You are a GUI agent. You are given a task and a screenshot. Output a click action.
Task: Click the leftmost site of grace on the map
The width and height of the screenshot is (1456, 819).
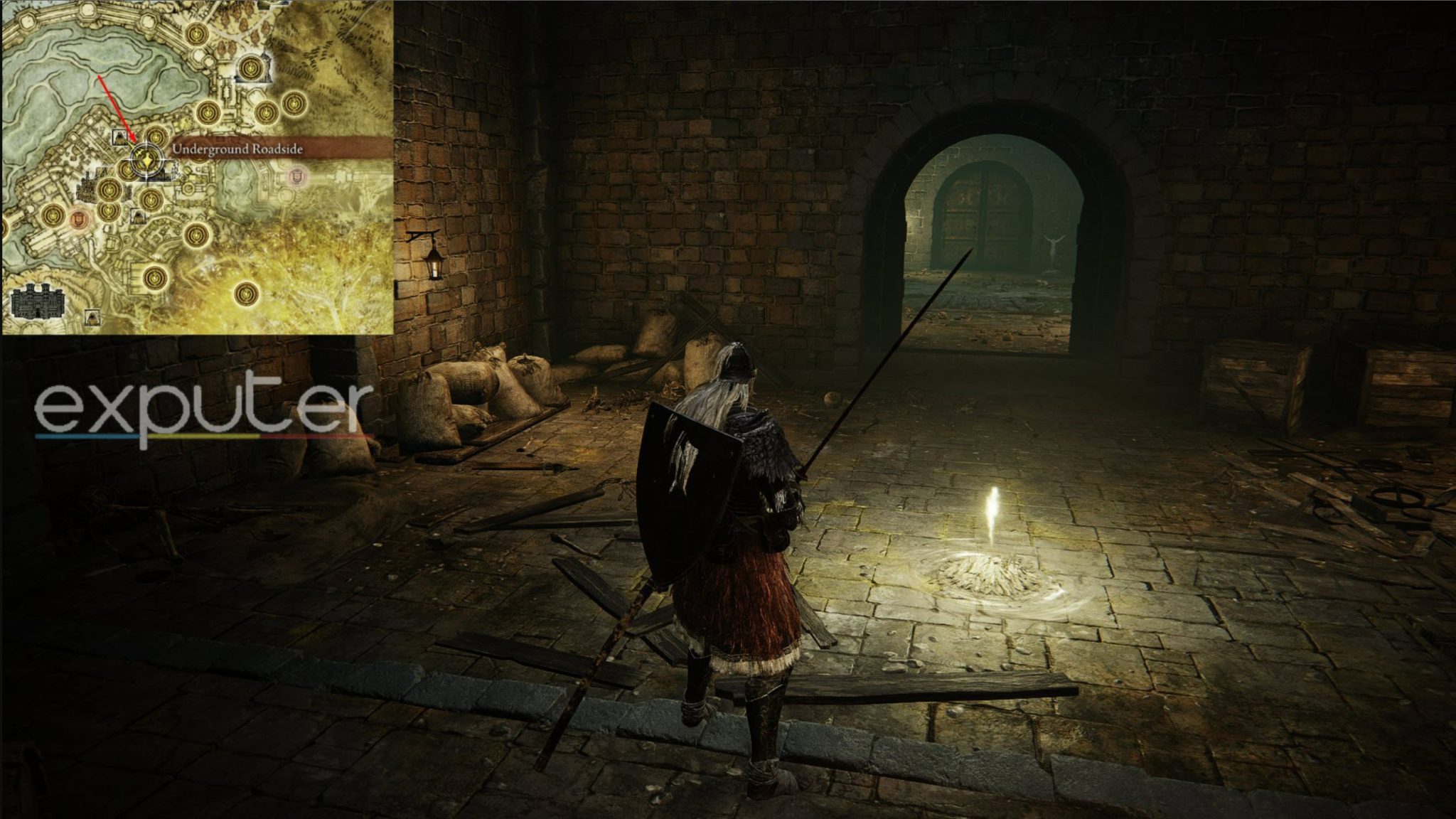53,216
